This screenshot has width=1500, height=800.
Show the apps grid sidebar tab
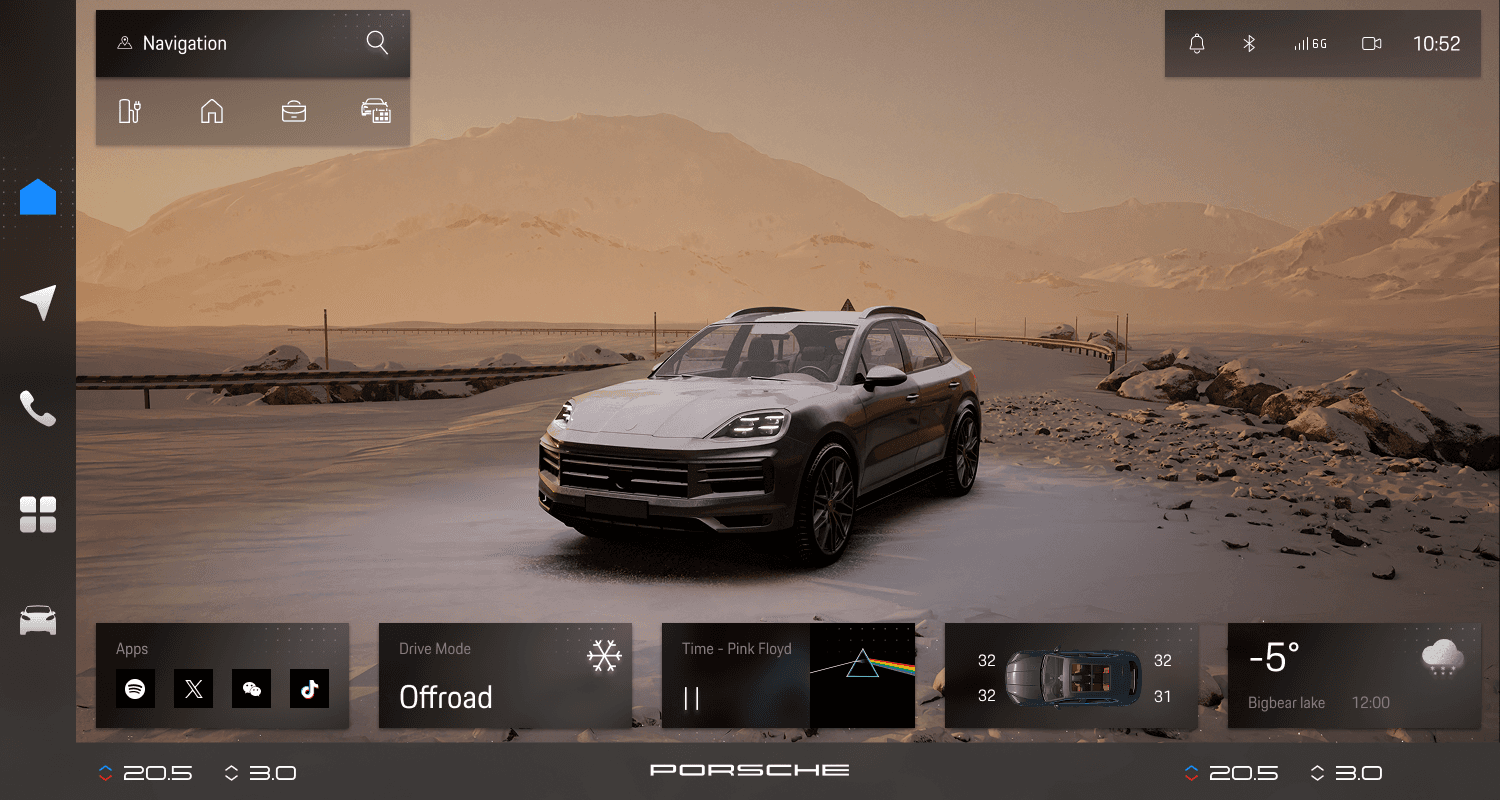click(x=38, y=514)
